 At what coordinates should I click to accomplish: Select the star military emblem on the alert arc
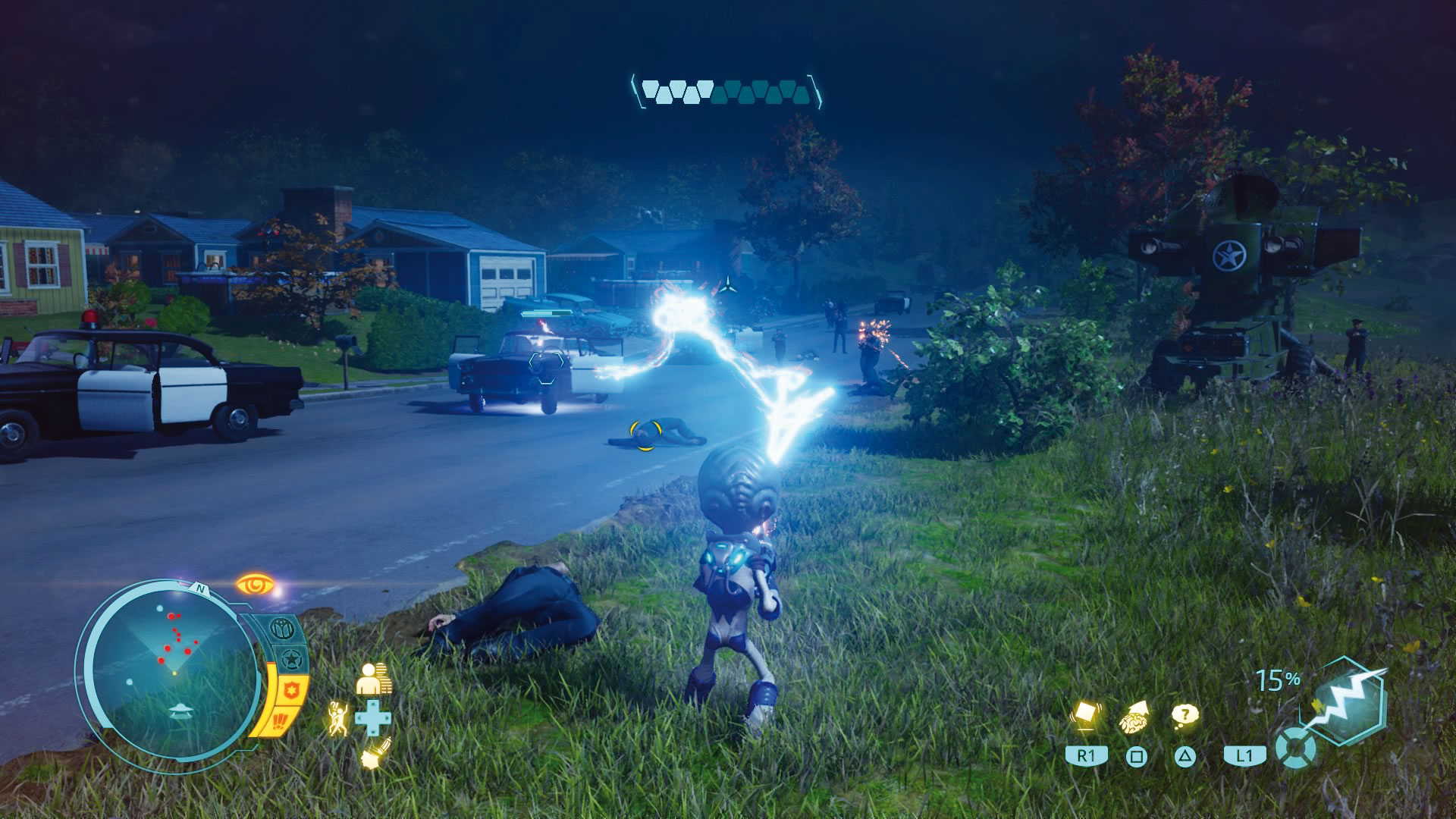tap(293, 657)
